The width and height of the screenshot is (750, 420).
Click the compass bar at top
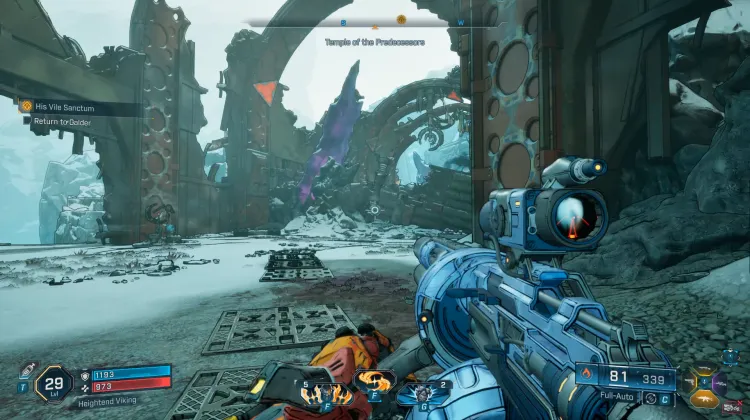pyautogui.click(x=372, y=21)
